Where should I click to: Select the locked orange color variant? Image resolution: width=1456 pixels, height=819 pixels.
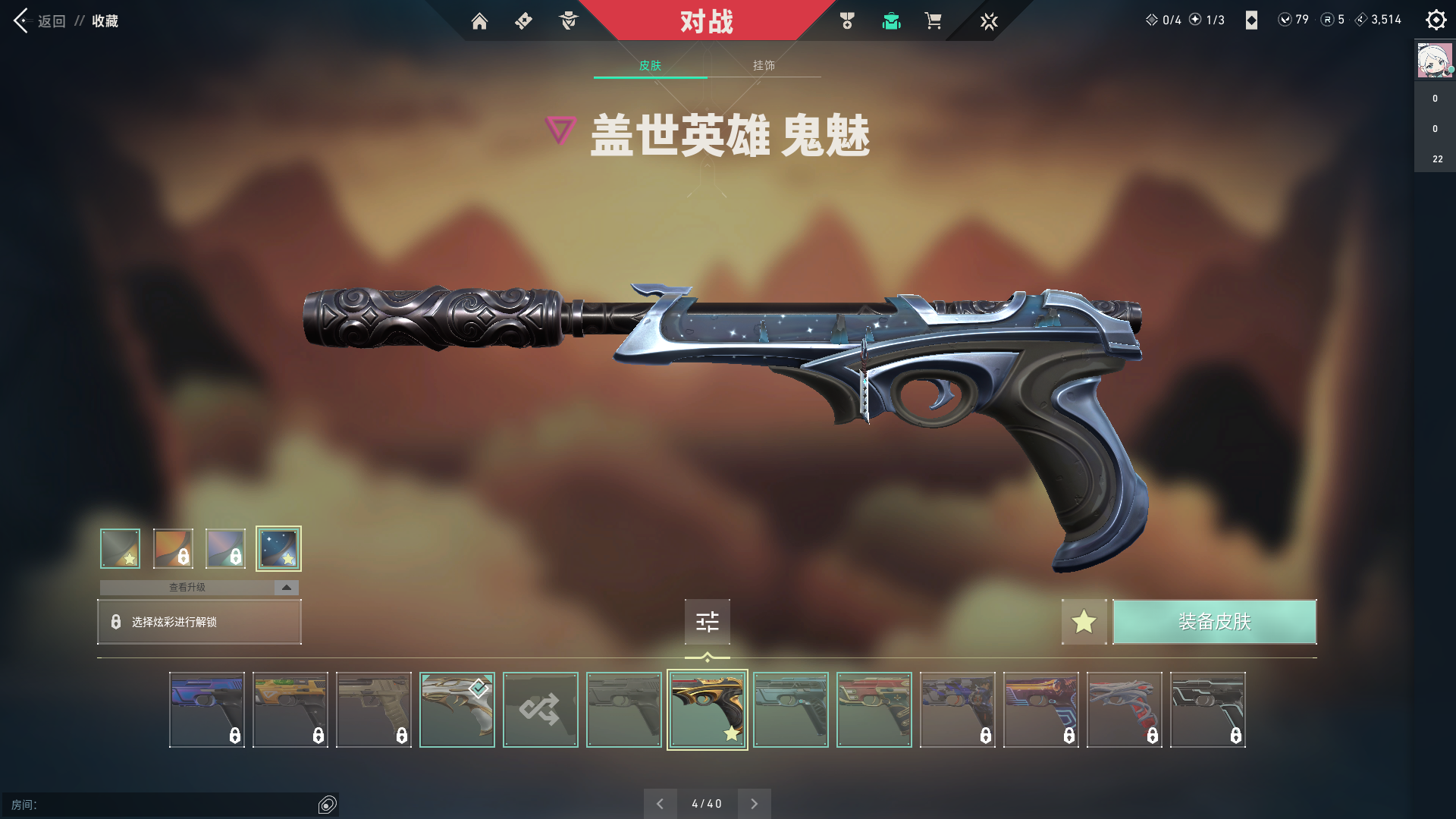point(173,548)
